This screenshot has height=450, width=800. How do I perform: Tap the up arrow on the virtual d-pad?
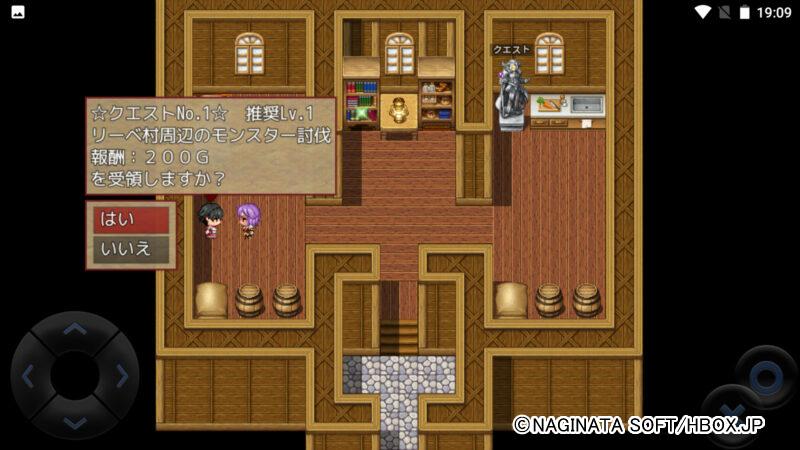point(74,330)
